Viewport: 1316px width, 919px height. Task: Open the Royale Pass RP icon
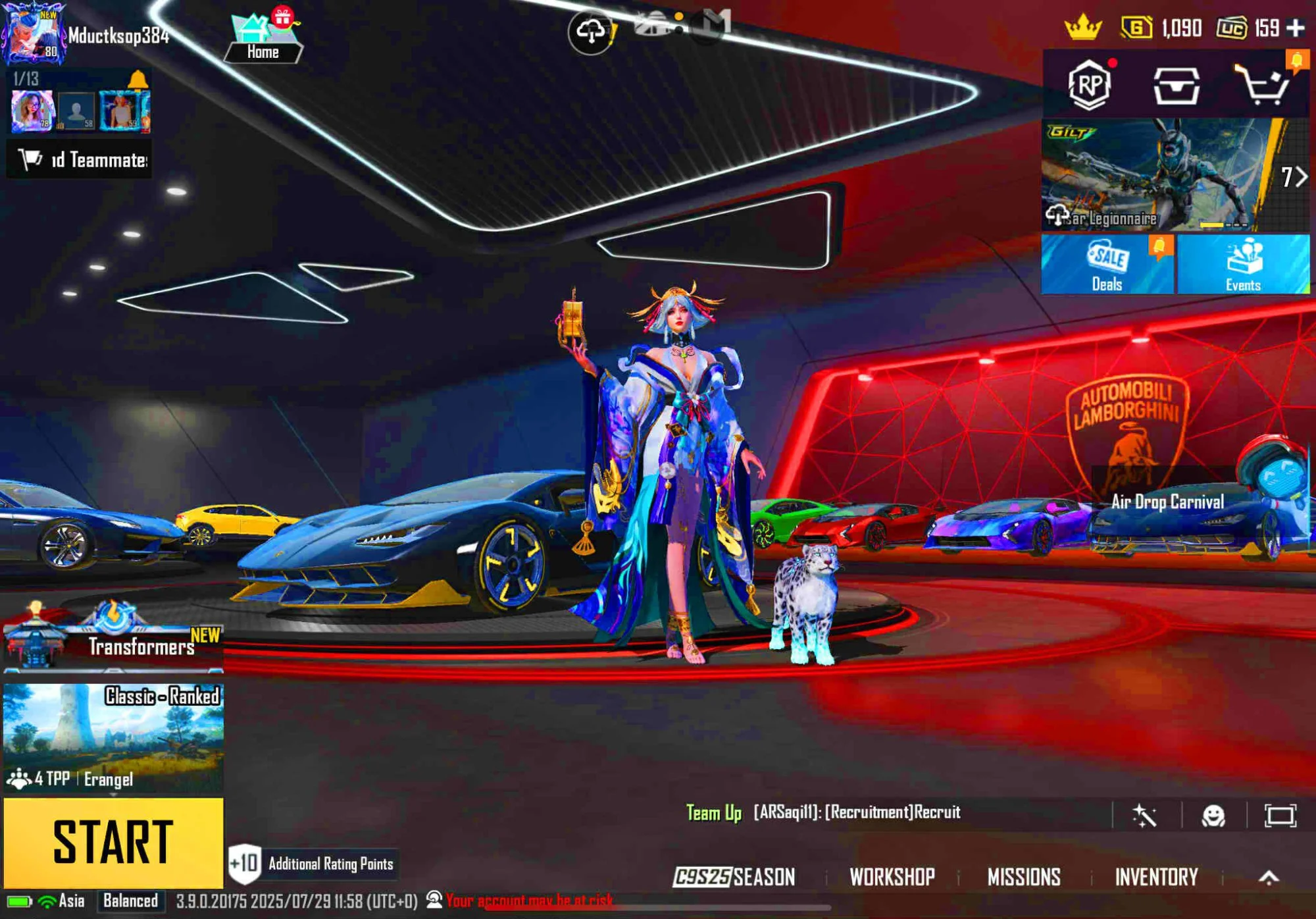(1090, 84)
